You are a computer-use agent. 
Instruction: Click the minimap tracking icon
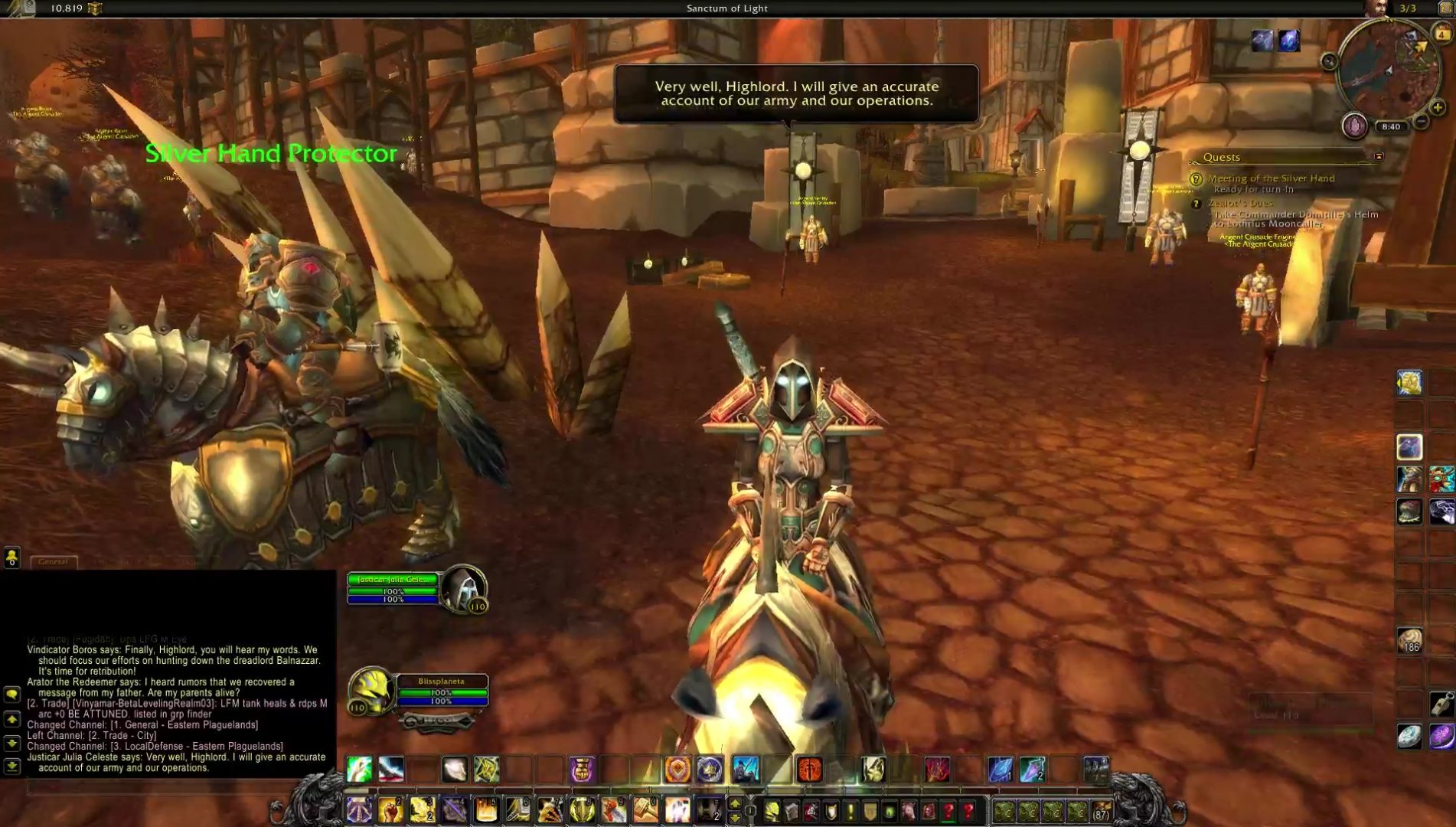click(1355, 126)
